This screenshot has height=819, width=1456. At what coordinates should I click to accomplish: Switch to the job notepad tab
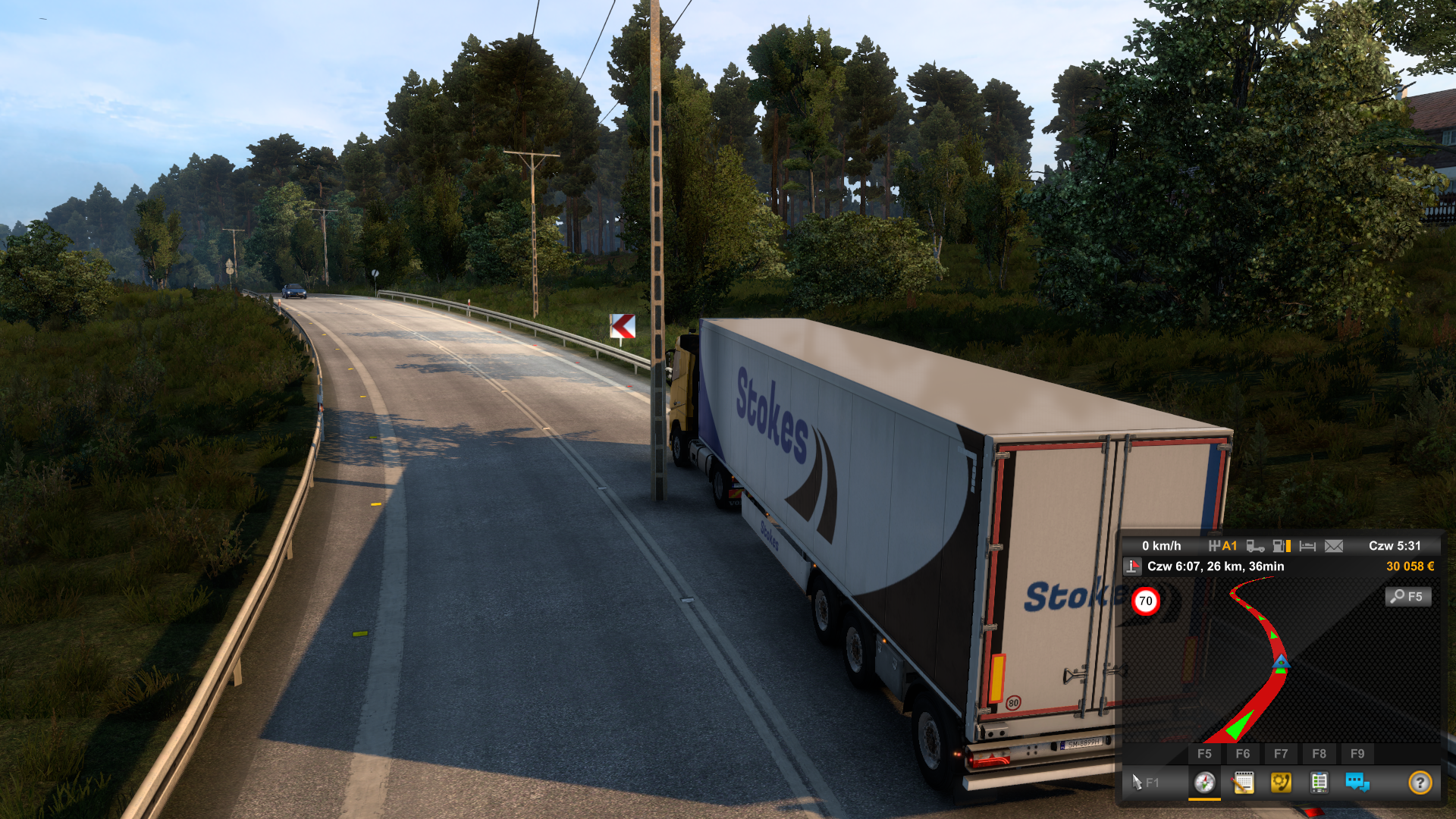click(1243, 782)
